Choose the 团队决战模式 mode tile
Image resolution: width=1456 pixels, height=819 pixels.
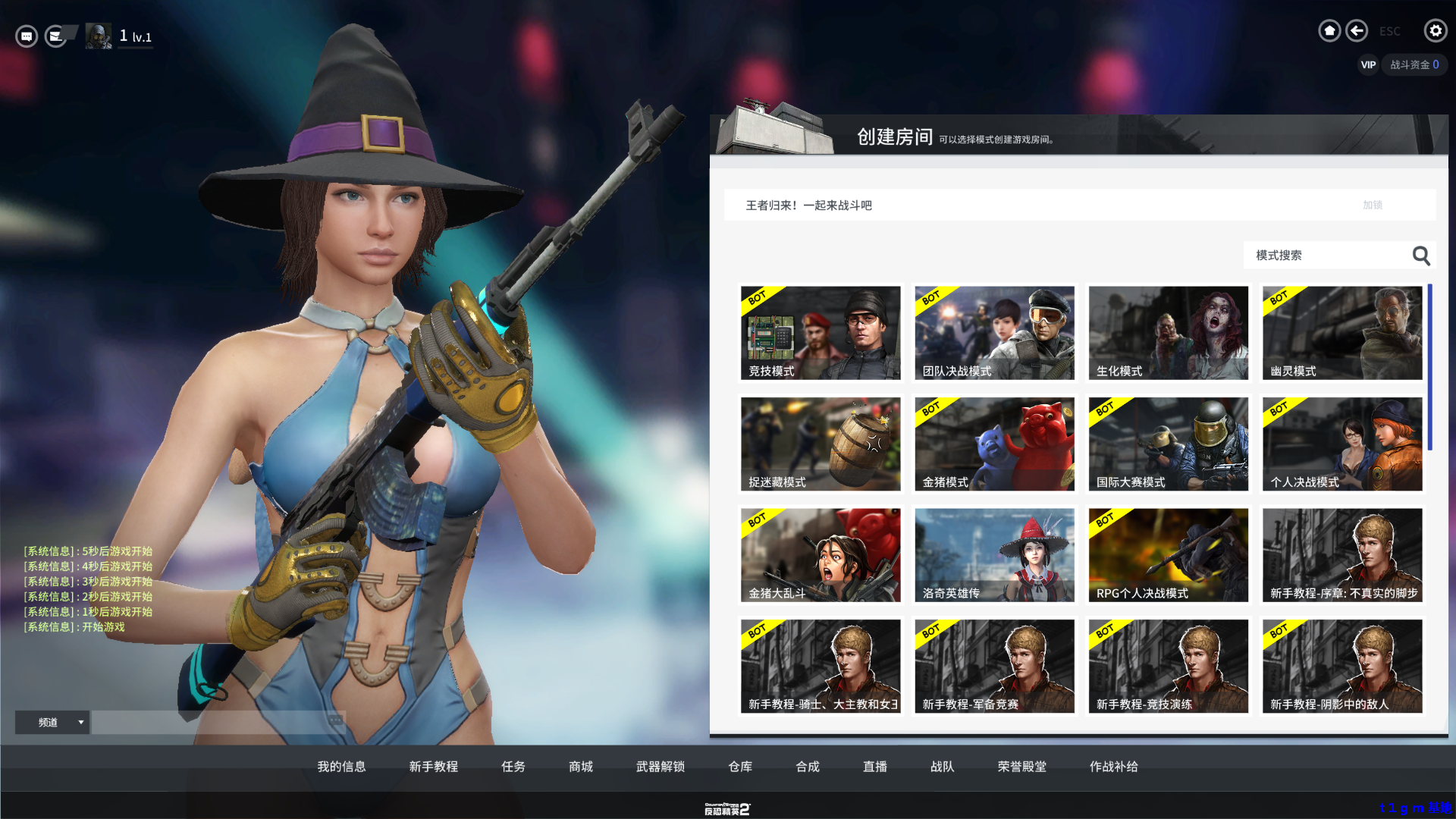[994, 333]
